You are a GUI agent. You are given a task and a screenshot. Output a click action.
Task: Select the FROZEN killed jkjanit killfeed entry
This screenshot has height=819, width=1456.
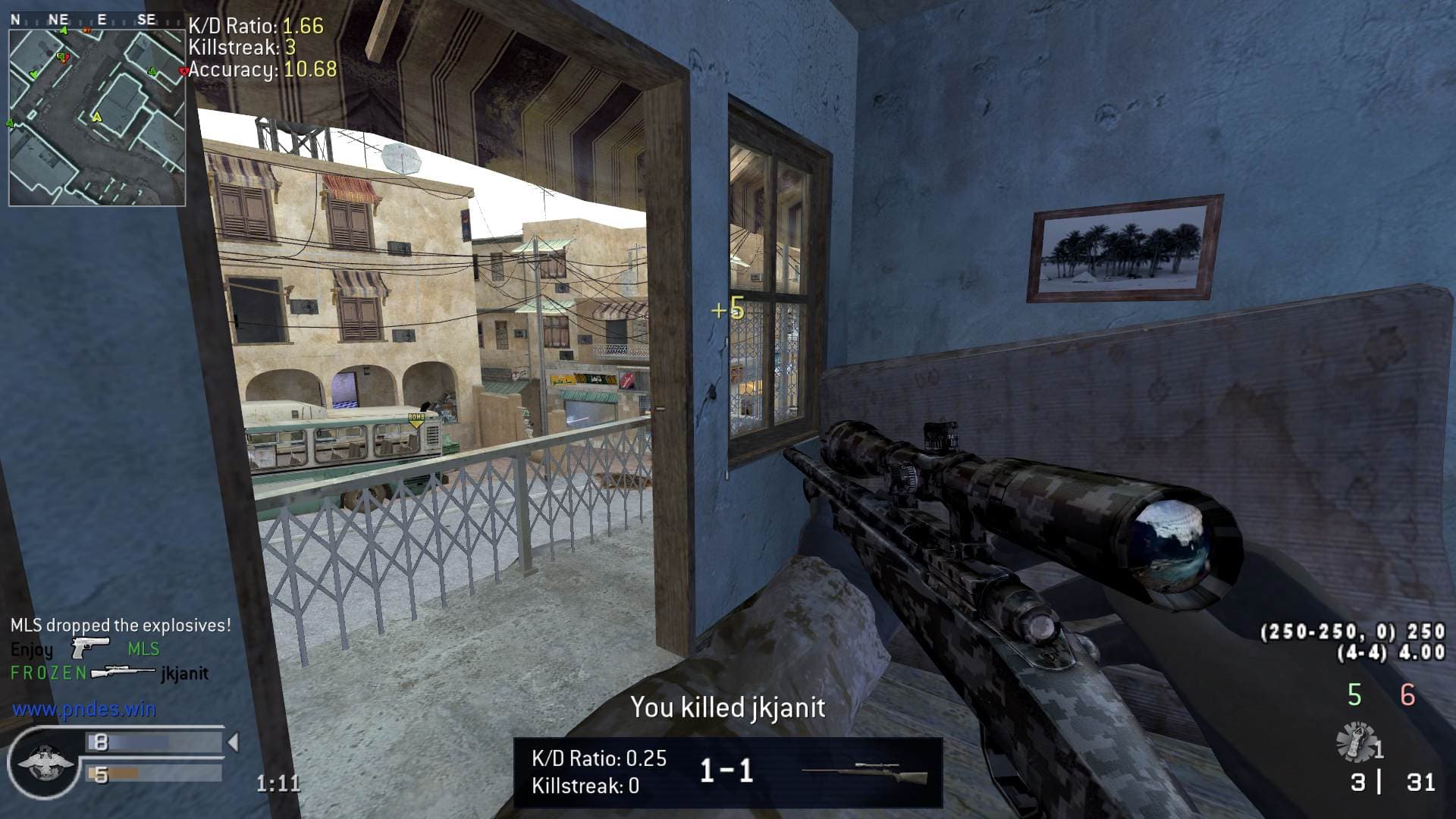[109, 673]
